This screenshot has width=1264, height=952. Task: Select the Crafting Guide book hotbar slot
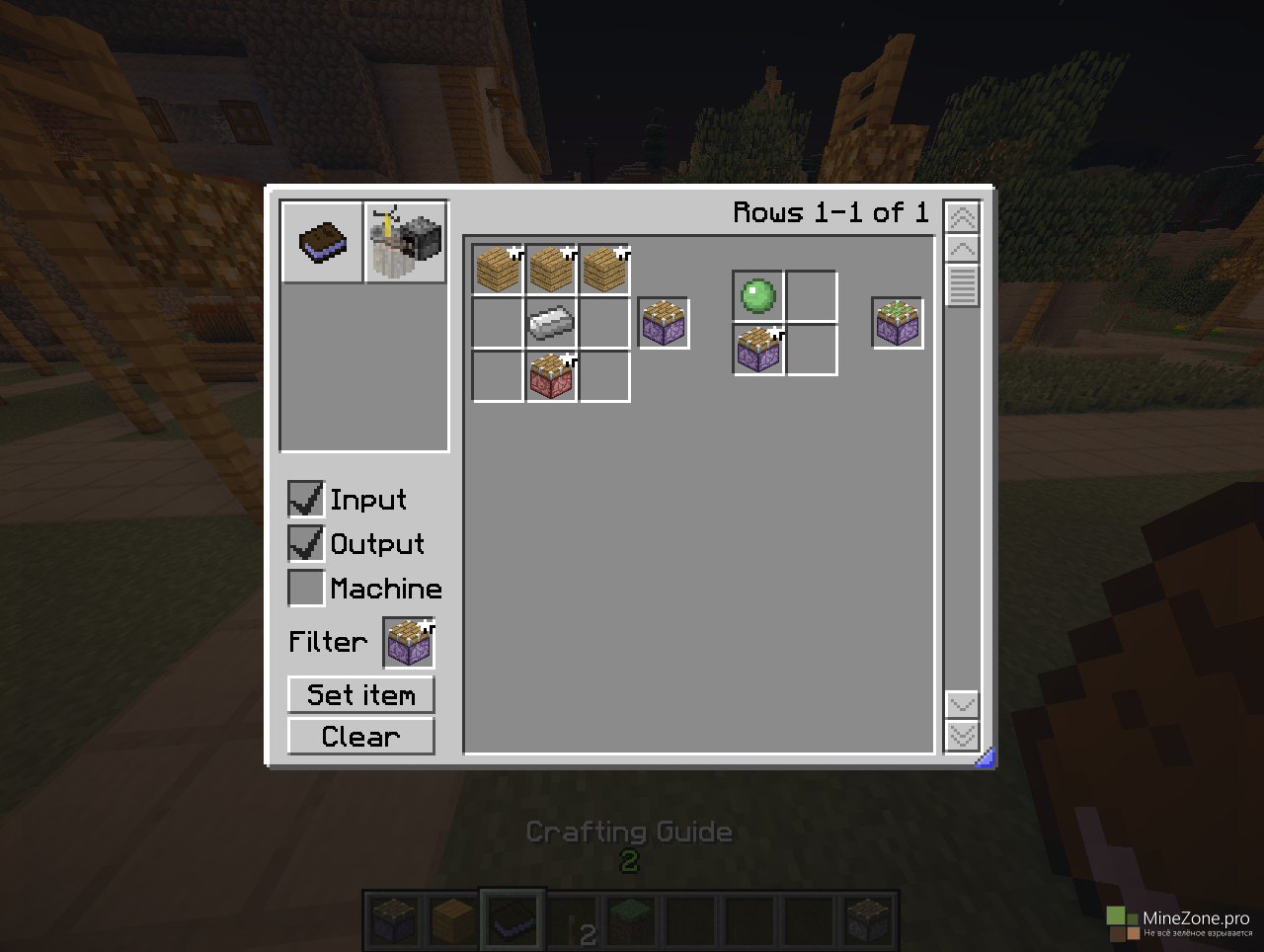513,919
